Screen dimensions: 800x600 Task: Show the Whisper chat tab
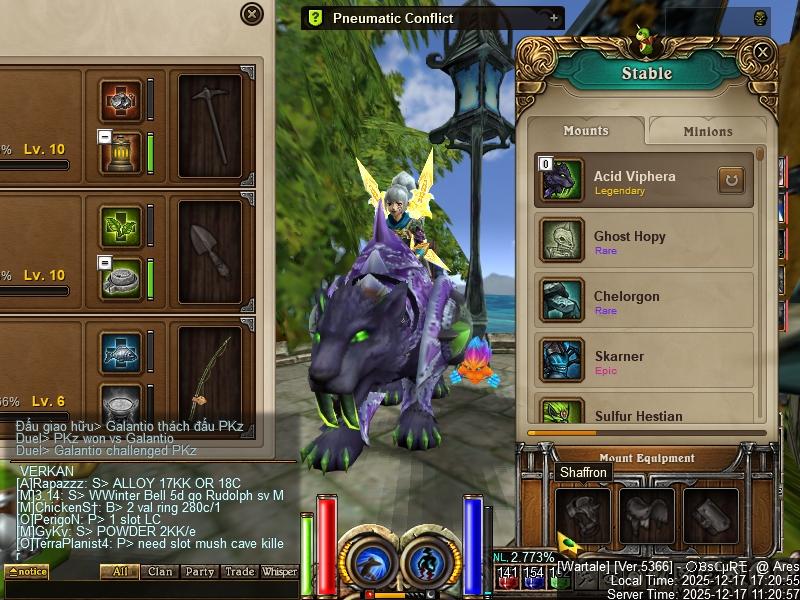(280, 572)
